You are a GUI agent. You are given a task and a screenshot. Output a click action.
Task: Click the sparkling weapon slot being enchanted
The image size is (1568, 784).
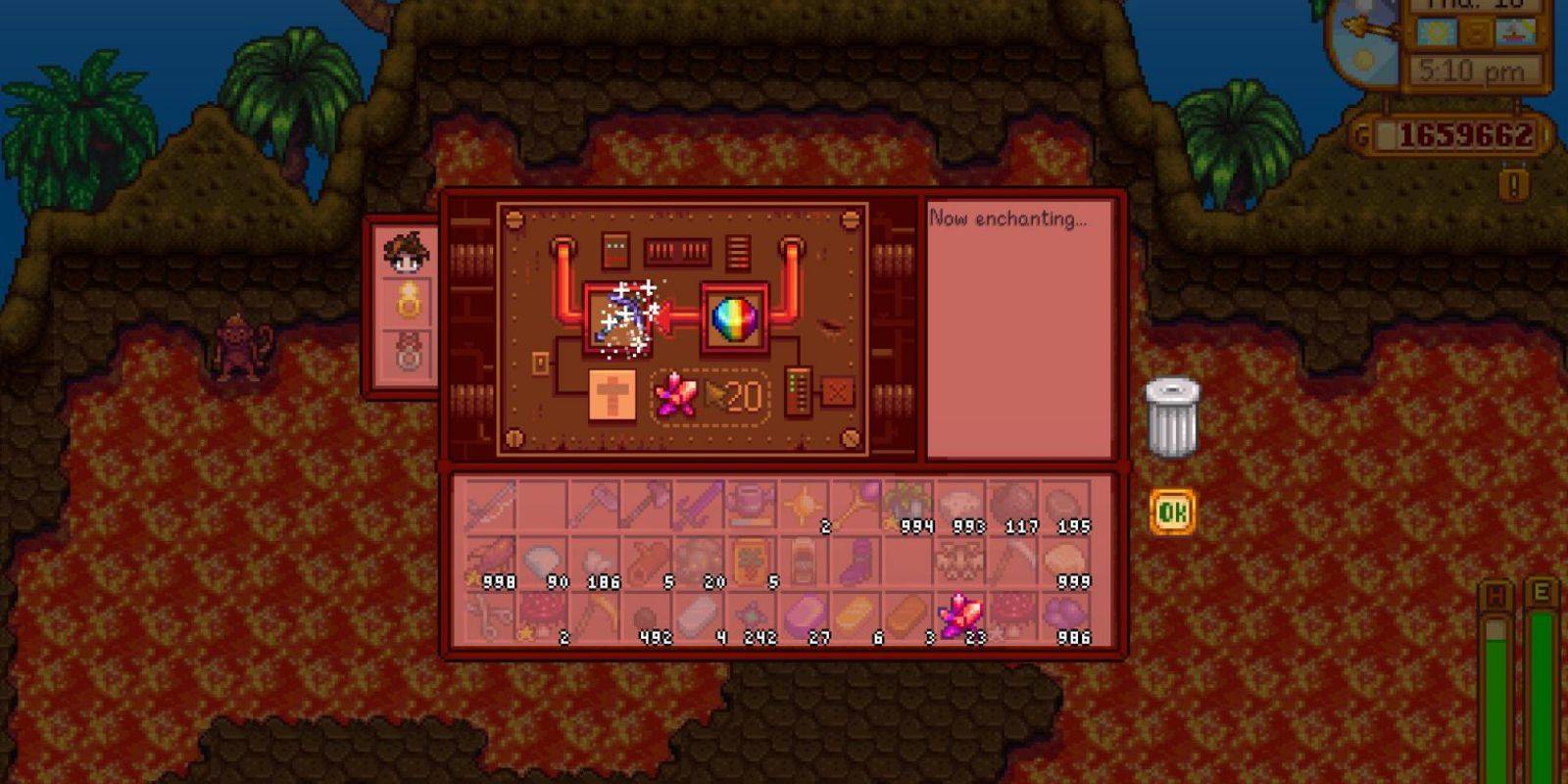point(619,318)
